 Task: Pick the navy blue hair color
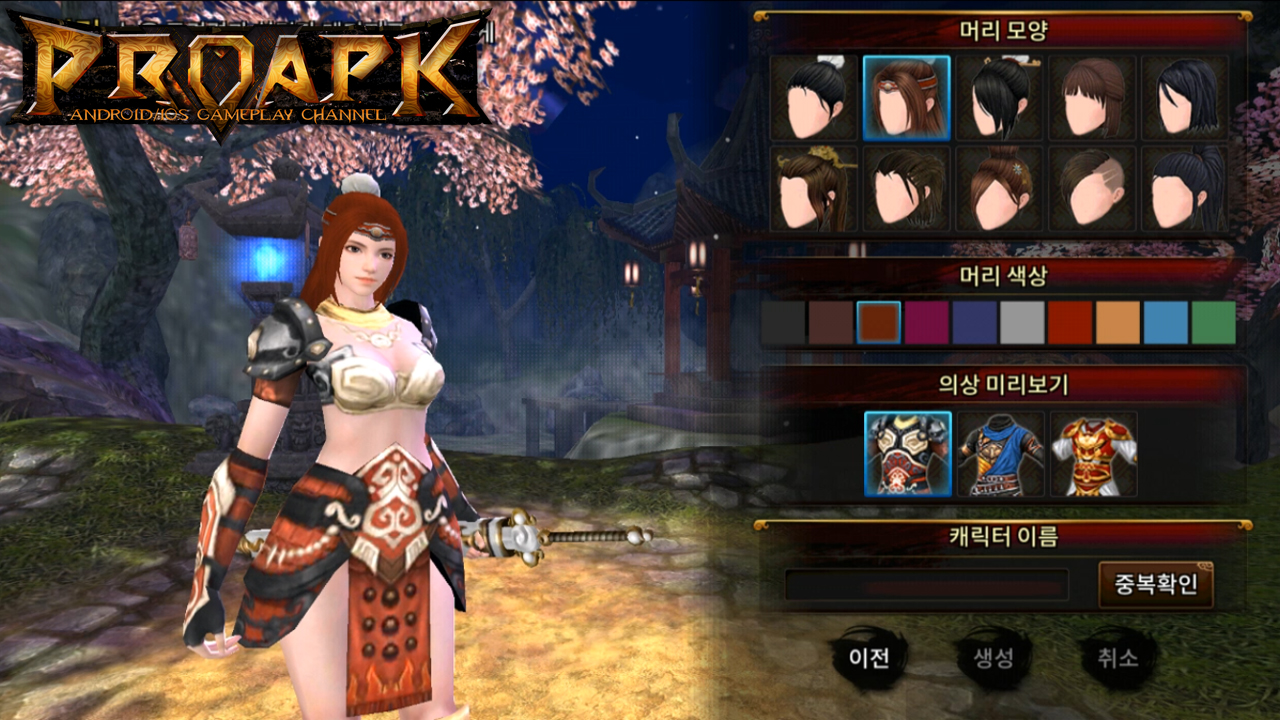click(x=975, y=323)
